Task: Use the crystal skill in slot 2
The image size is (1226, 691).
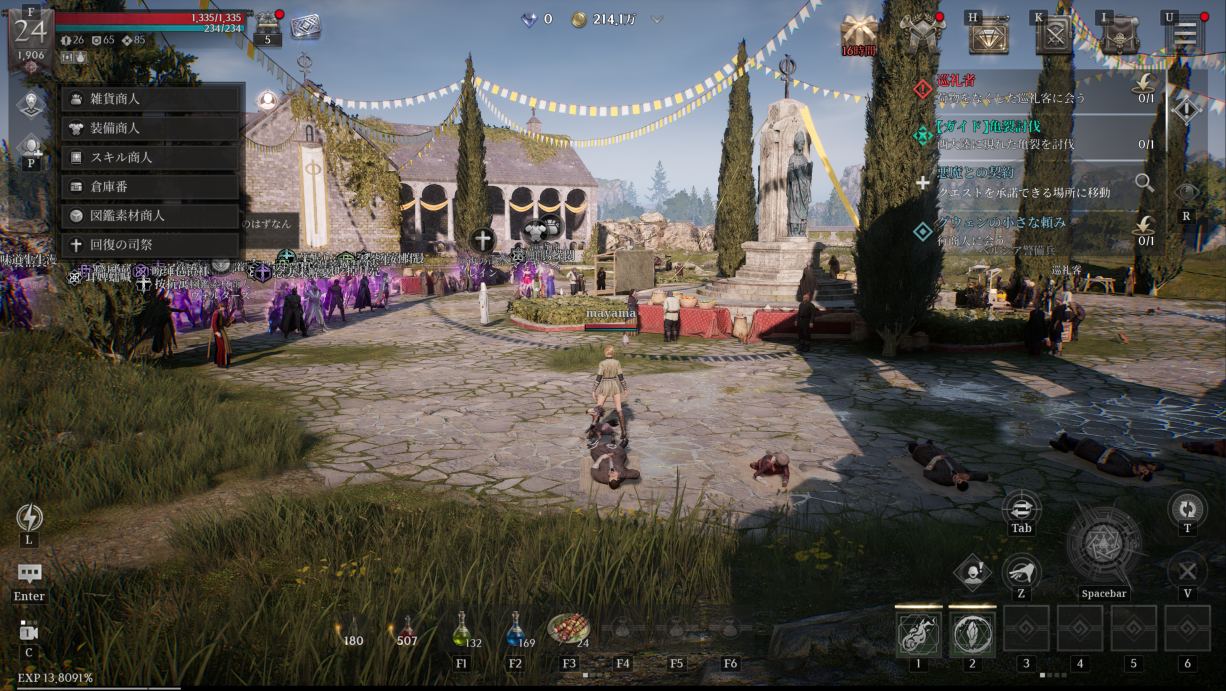Action: (x=972, y=632)
